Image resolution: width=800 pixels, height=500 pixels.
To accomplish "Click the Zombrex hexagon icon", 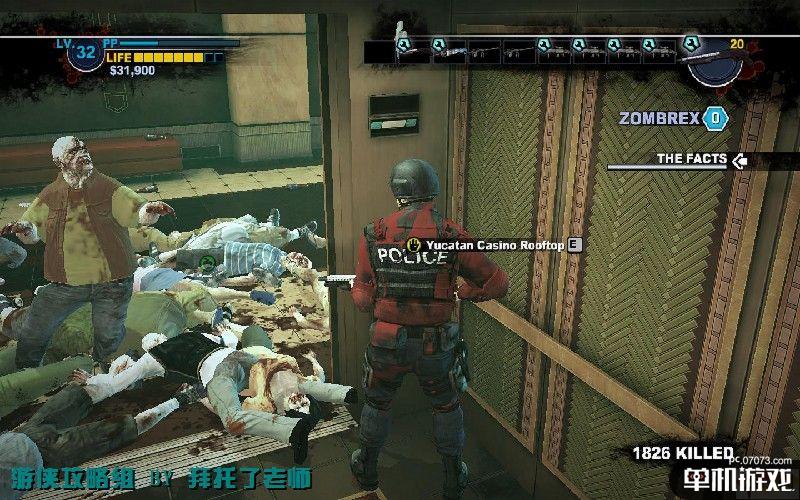I will pyautogui.click(x=715, y=118).
